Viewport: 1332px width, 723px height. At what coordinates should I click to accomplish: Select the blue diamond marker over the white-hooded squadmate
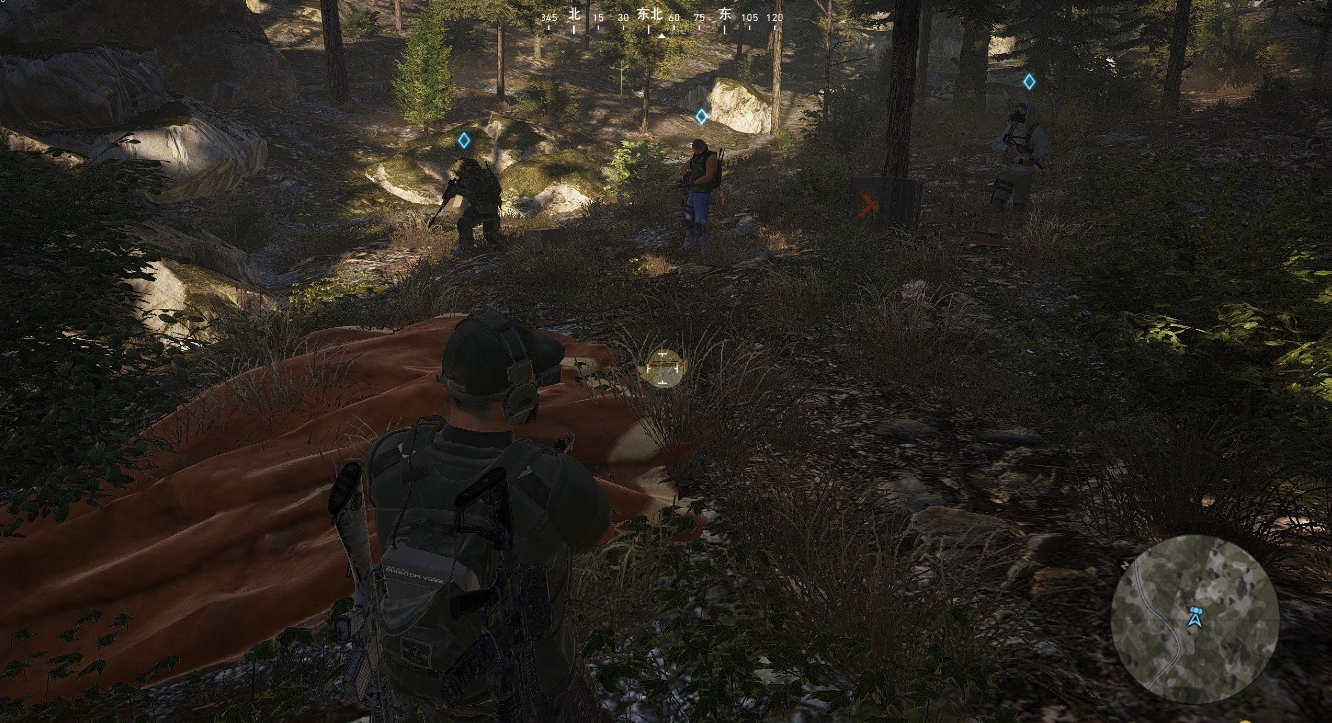pyautogui.click(x=1028, y=82)
